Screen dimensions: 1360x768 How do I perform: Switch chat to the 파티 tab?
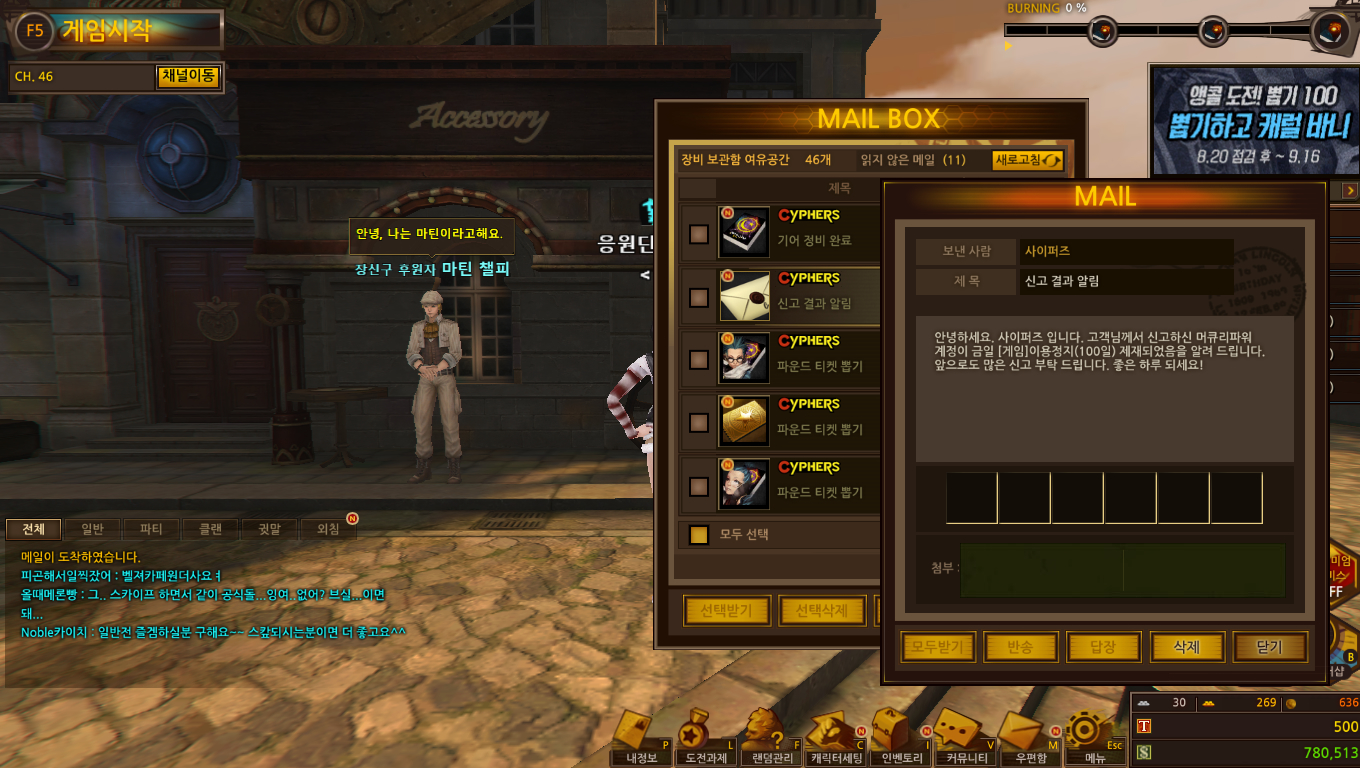tap(151, 529)
